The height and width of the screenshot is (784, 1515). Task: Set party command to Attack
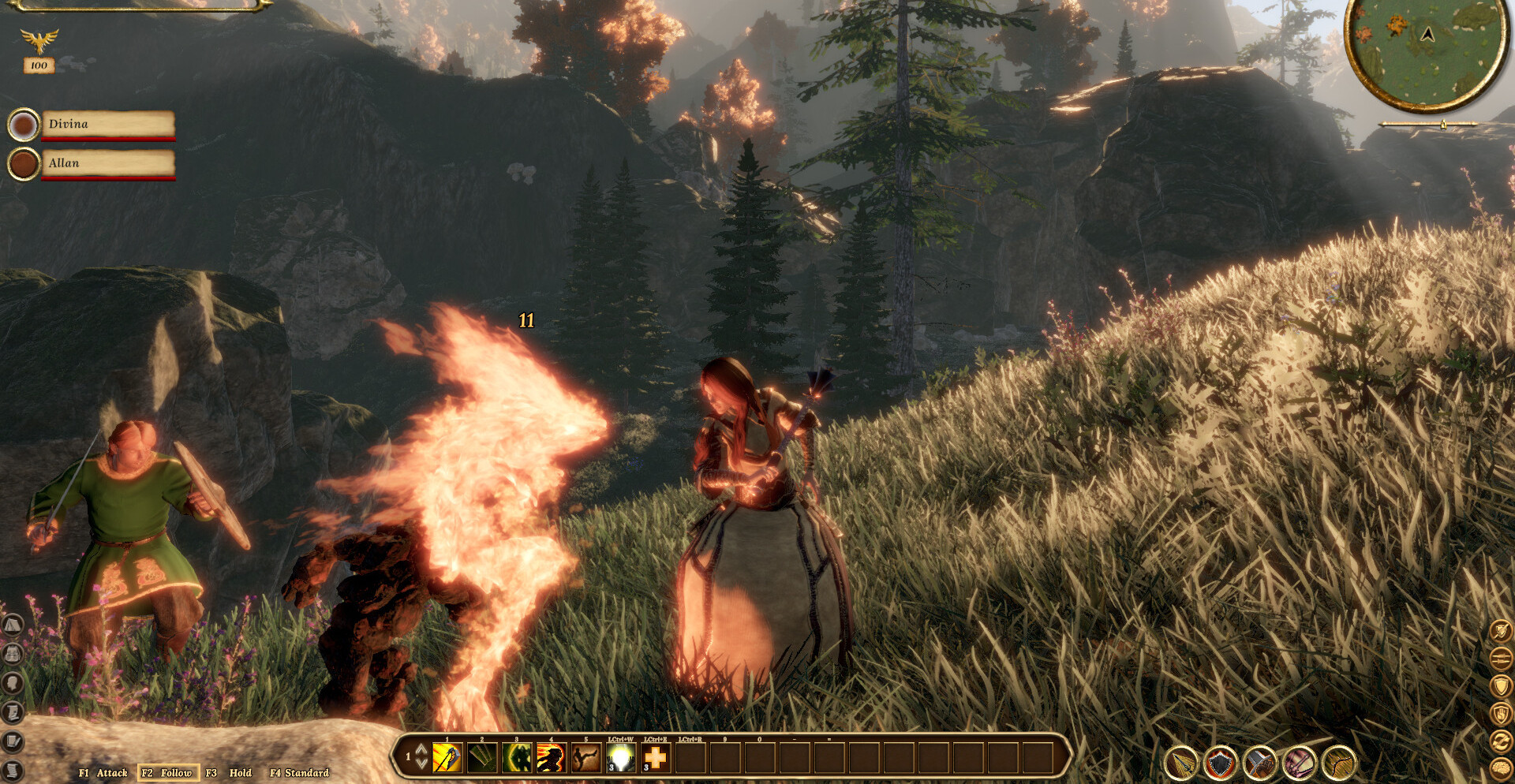click(103, 773)
